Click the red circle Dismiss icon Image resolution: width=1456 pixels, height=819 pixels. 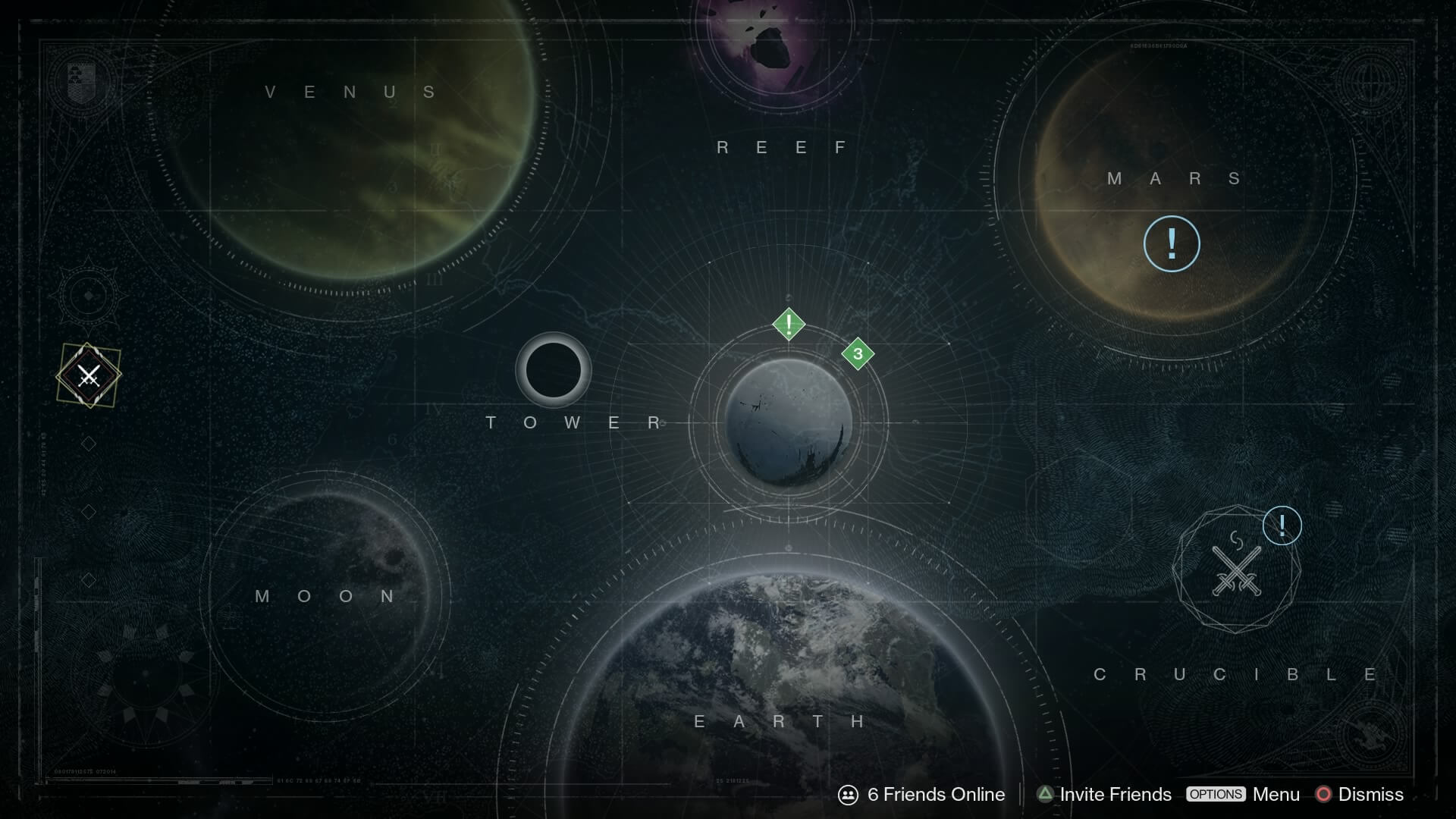tap(1324, 795)
